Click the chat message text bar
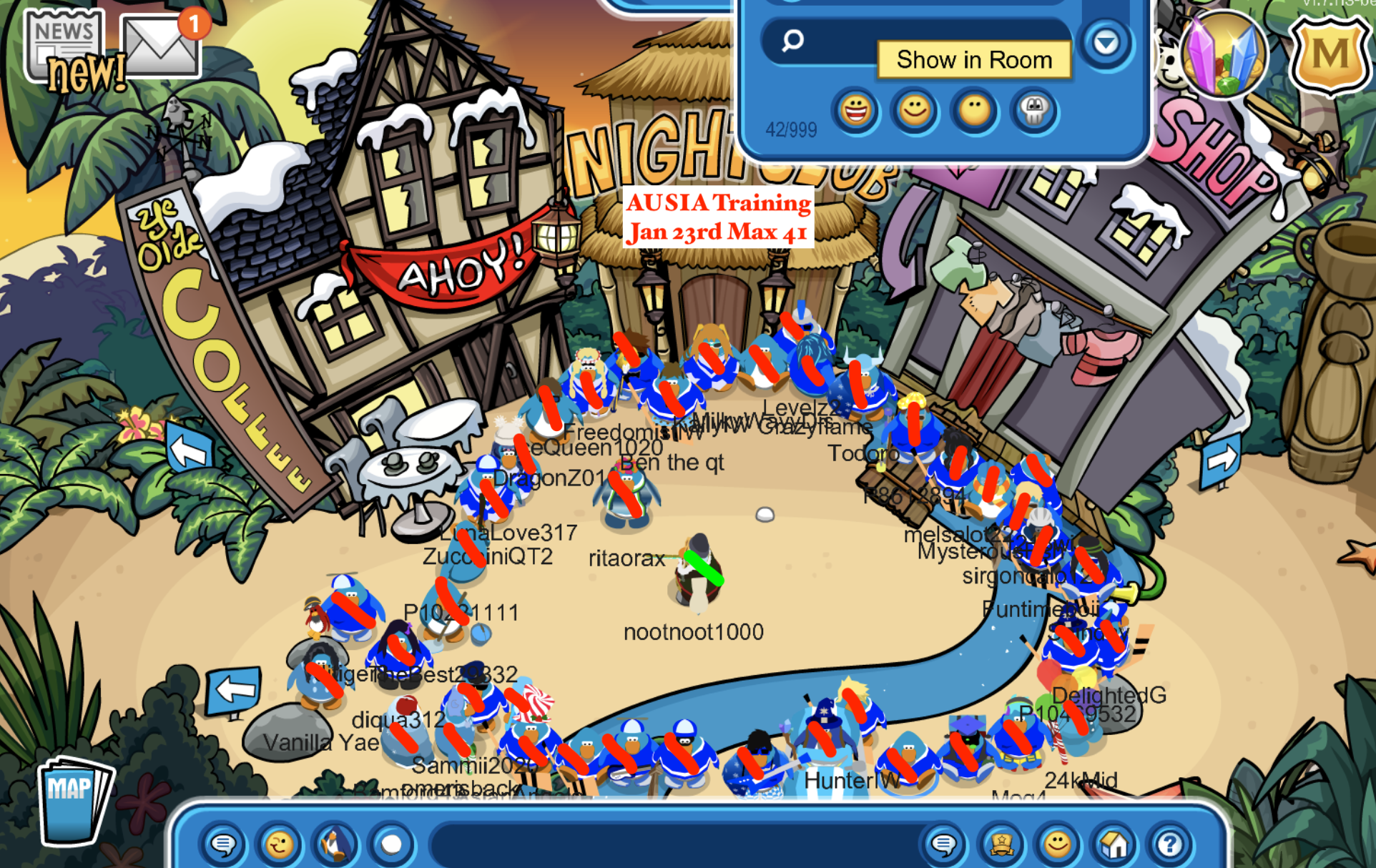Screen dimensions: 1376x868 (672, 845)
